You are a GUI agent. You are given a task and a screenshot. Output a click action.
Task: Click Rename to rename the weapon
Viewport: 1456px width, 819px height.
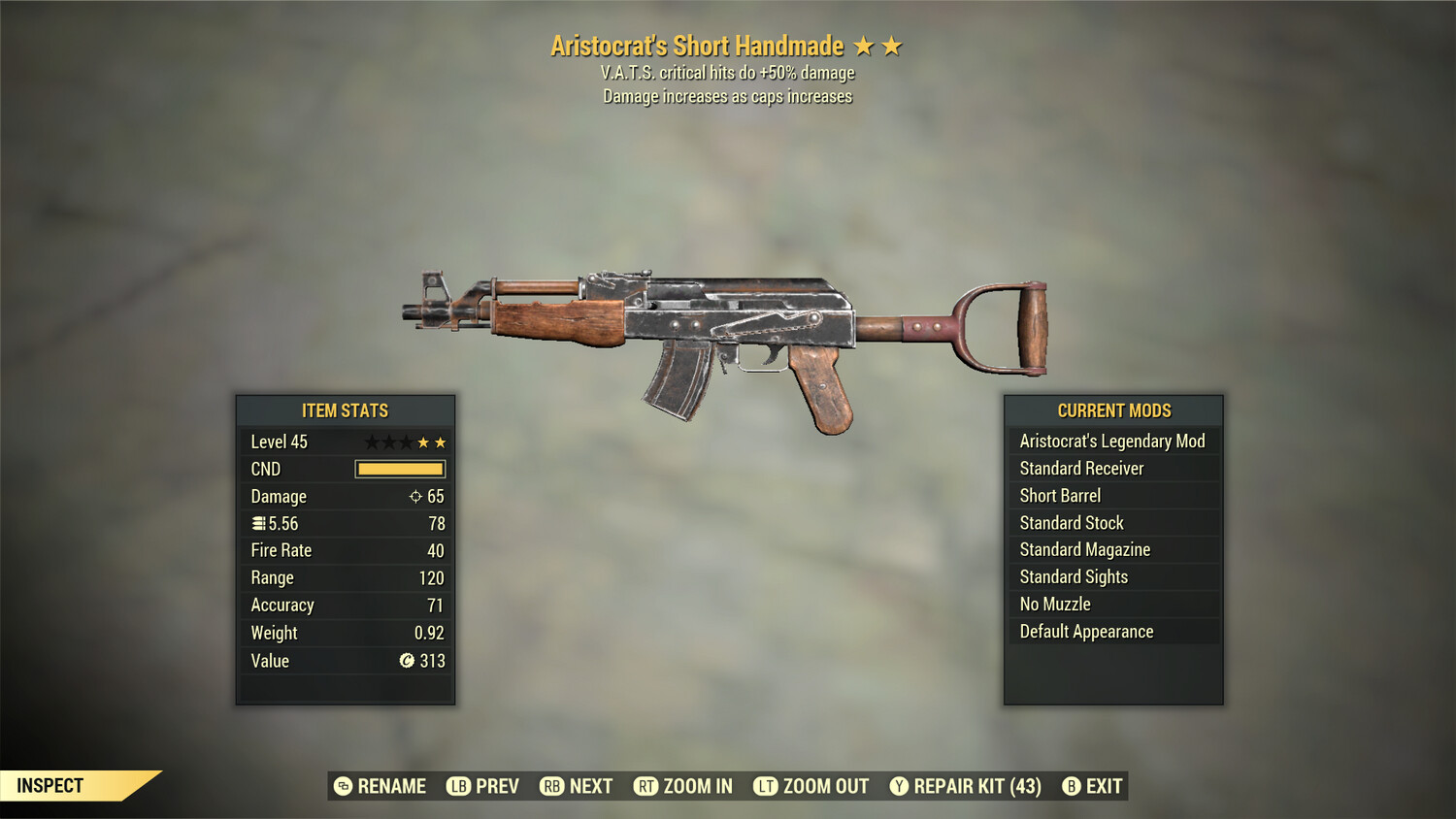point(392,786)
